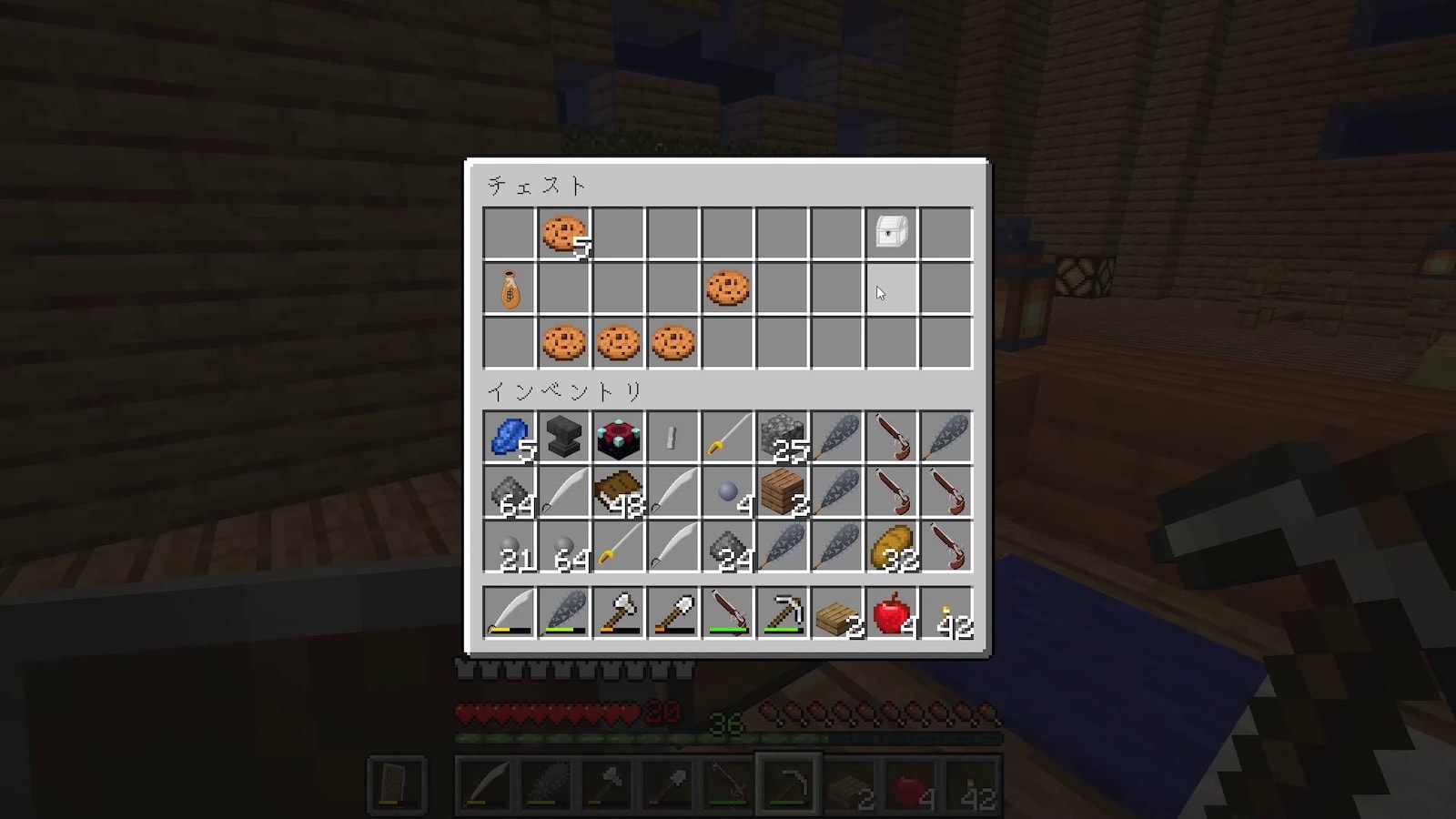Select the iron axe in the hotbar
Screen dimensions: 1456x819
[619, 613]
